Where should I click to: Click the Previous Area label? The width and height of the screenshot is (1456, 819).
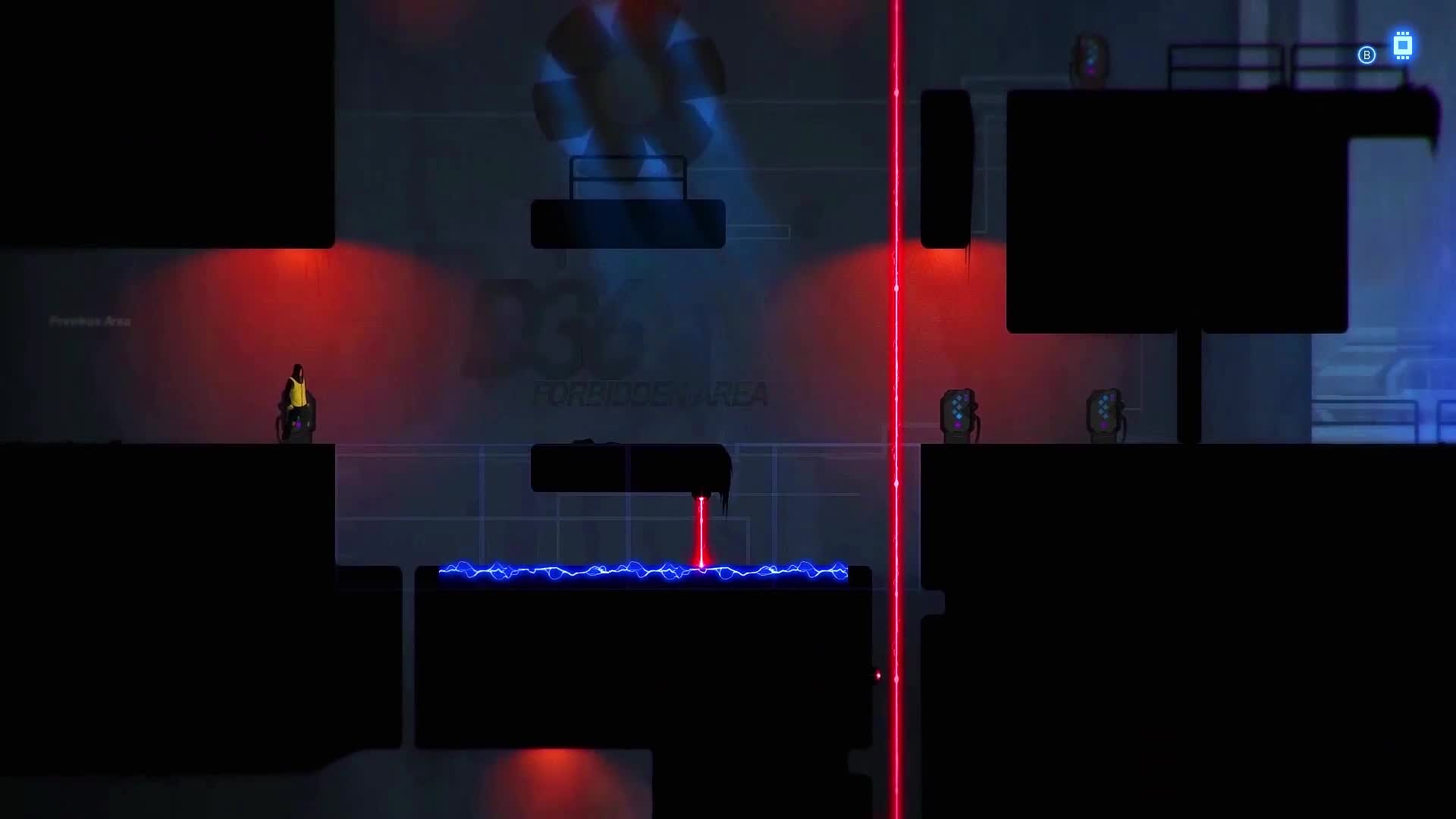point(89,321)
